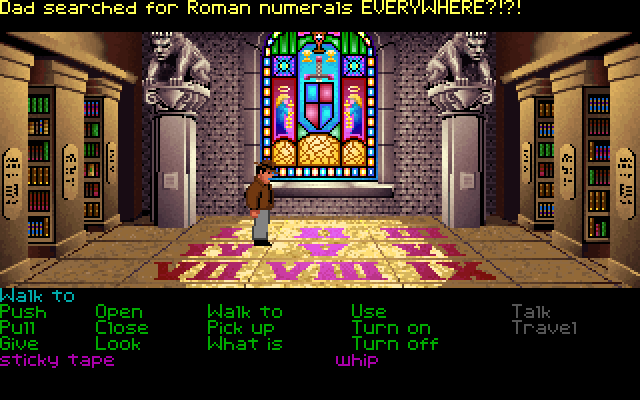
Task: Select the Push verb
Action: coord(23,312)
